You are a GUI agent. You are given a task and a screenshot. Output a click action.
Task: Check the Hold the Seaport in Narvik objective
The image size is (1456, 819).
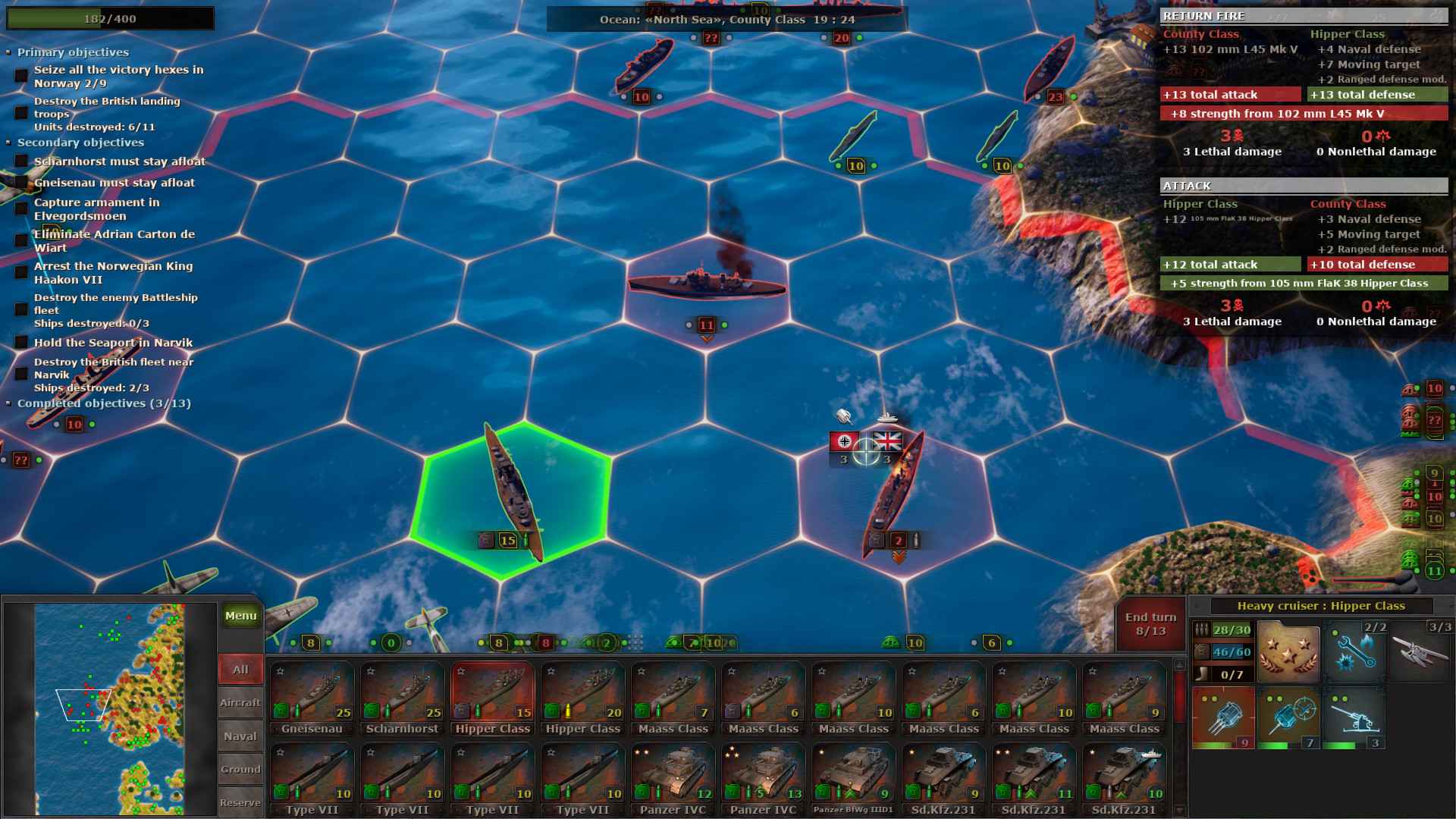tap(20, 343)
